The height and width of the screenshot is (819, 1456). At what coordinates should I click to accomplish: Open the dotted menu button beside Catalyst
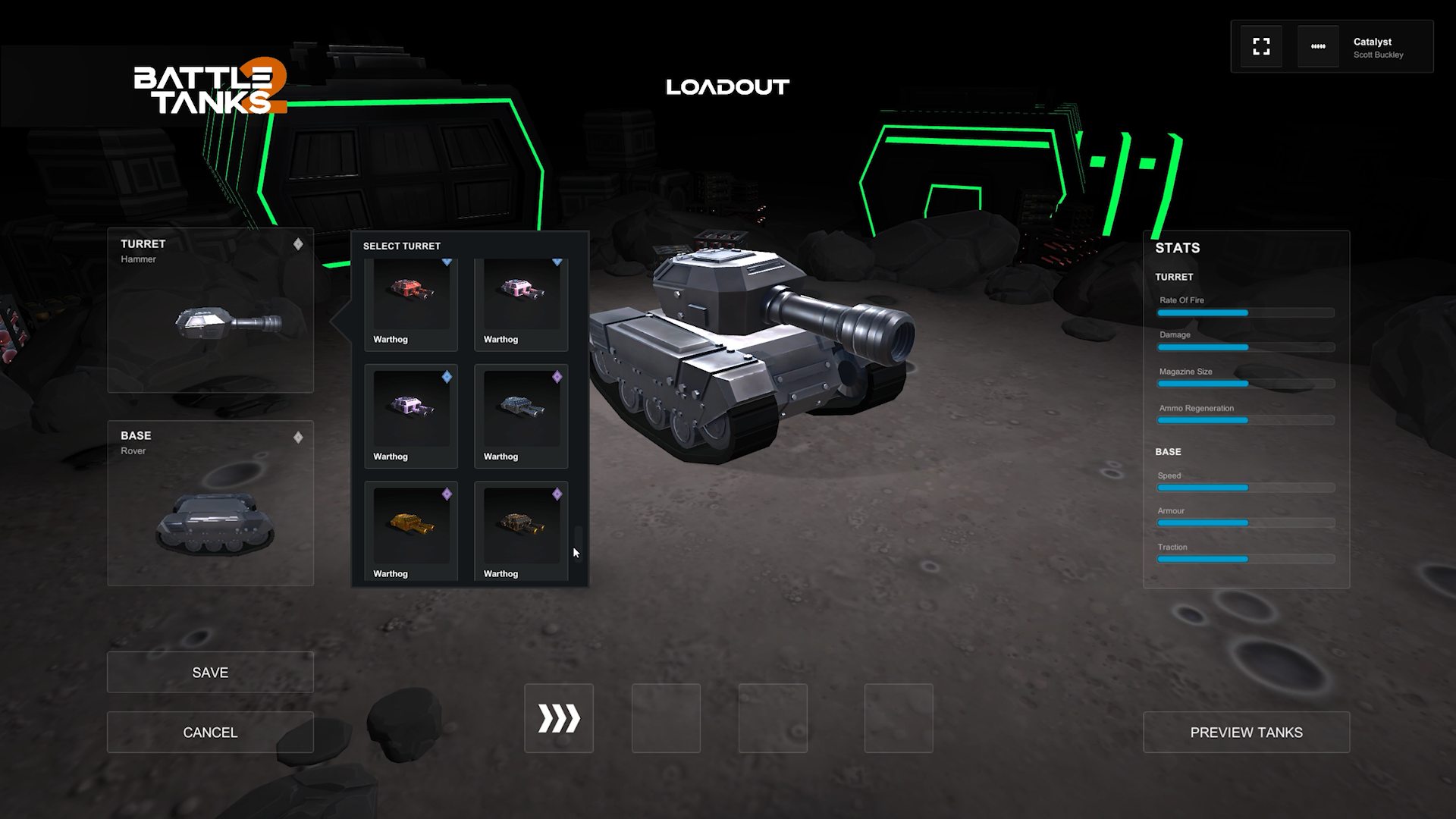(x=1318, y=47)
